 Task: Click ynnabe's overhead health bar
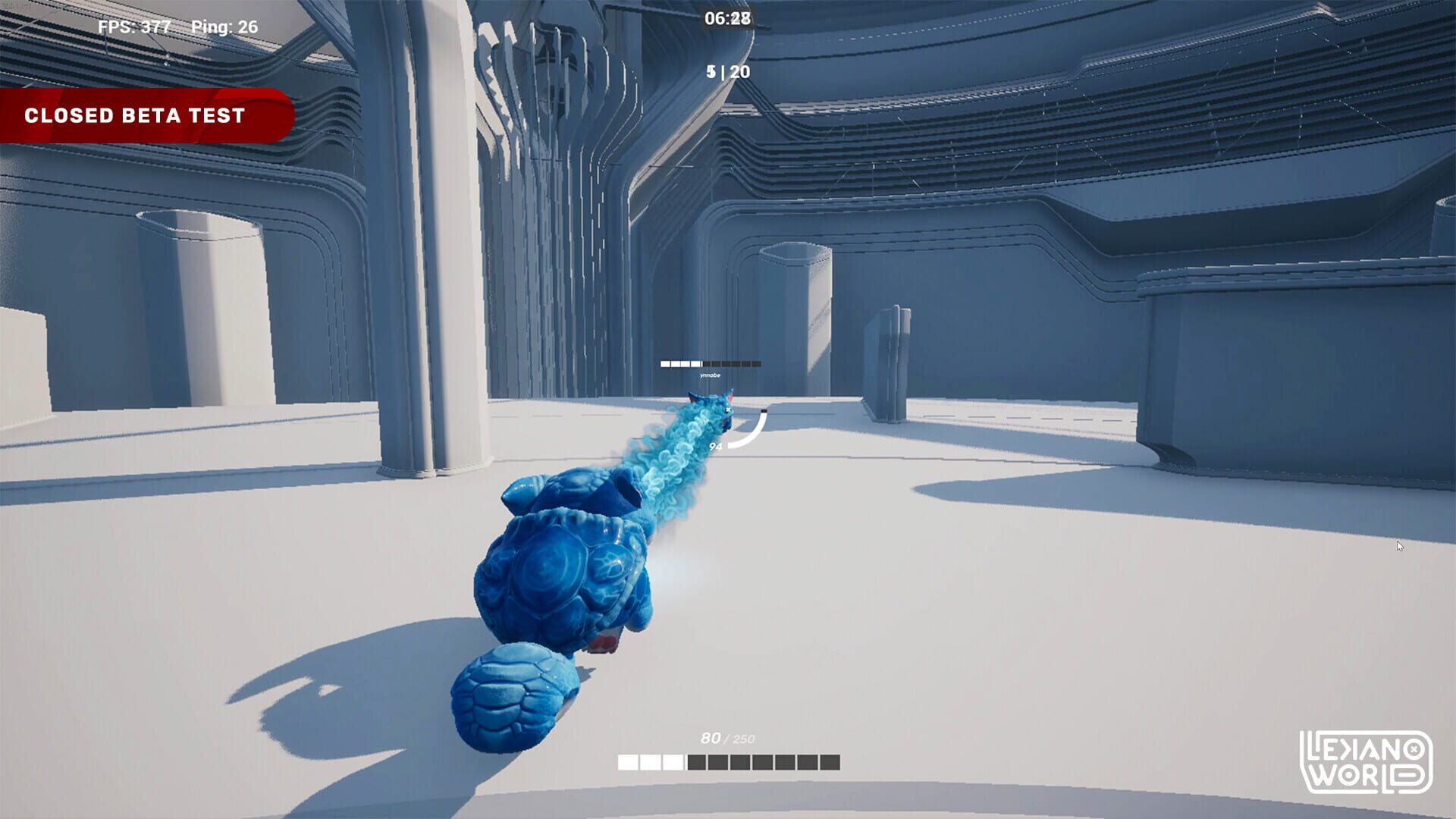click(711, 363)
